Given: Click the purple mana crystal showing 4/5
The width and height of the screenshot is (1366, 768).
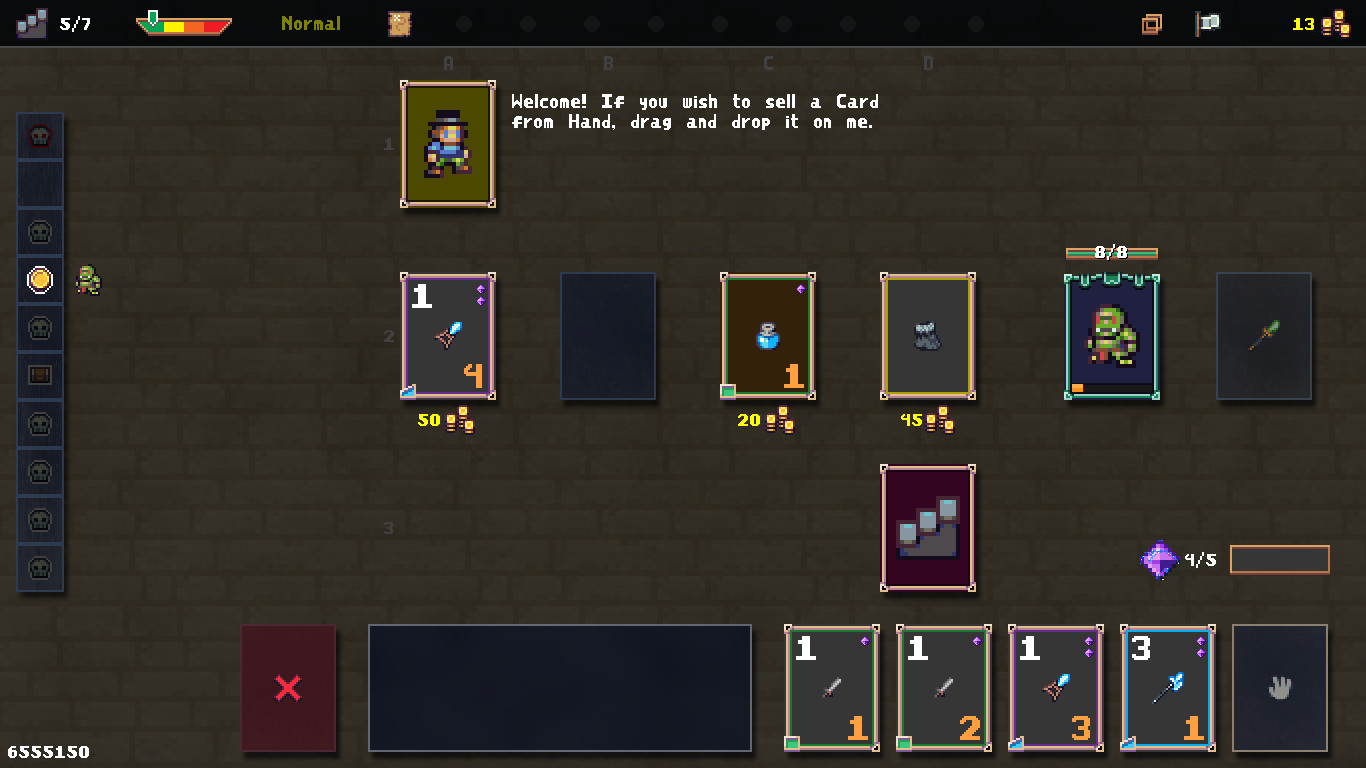Looking at the screenshot, I should [x=1158, y=559].
